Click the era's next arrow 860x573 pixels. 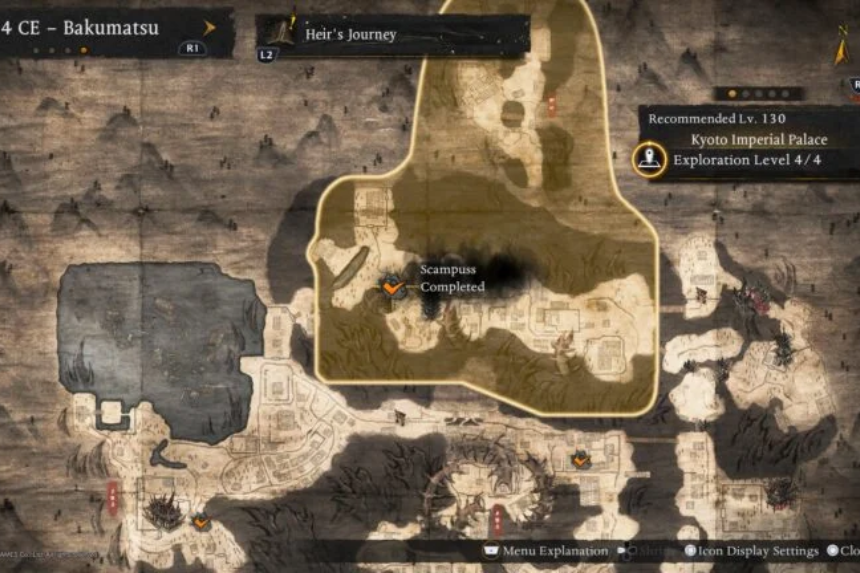click(210, 27)
